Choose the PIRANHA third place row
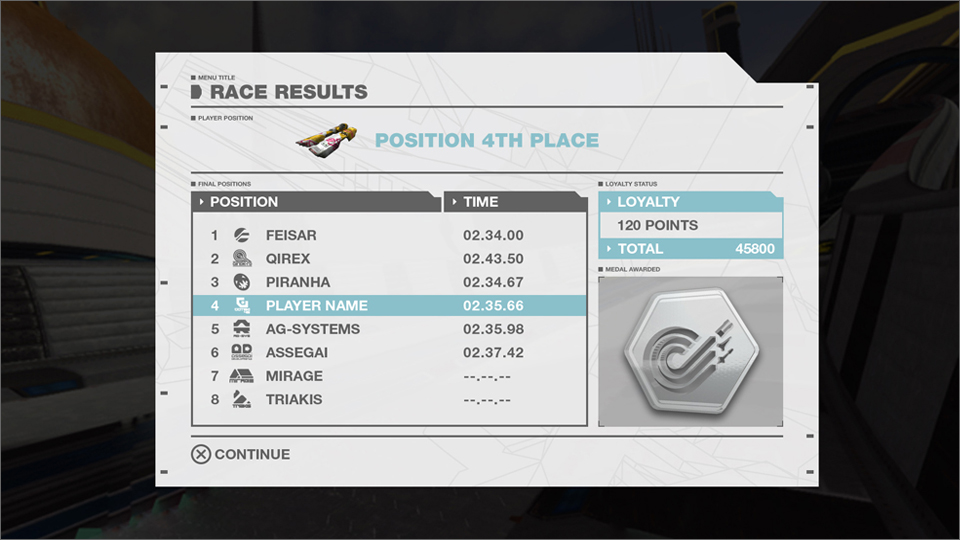Screen dimensions: 960x540 click(x=389, y=283)
